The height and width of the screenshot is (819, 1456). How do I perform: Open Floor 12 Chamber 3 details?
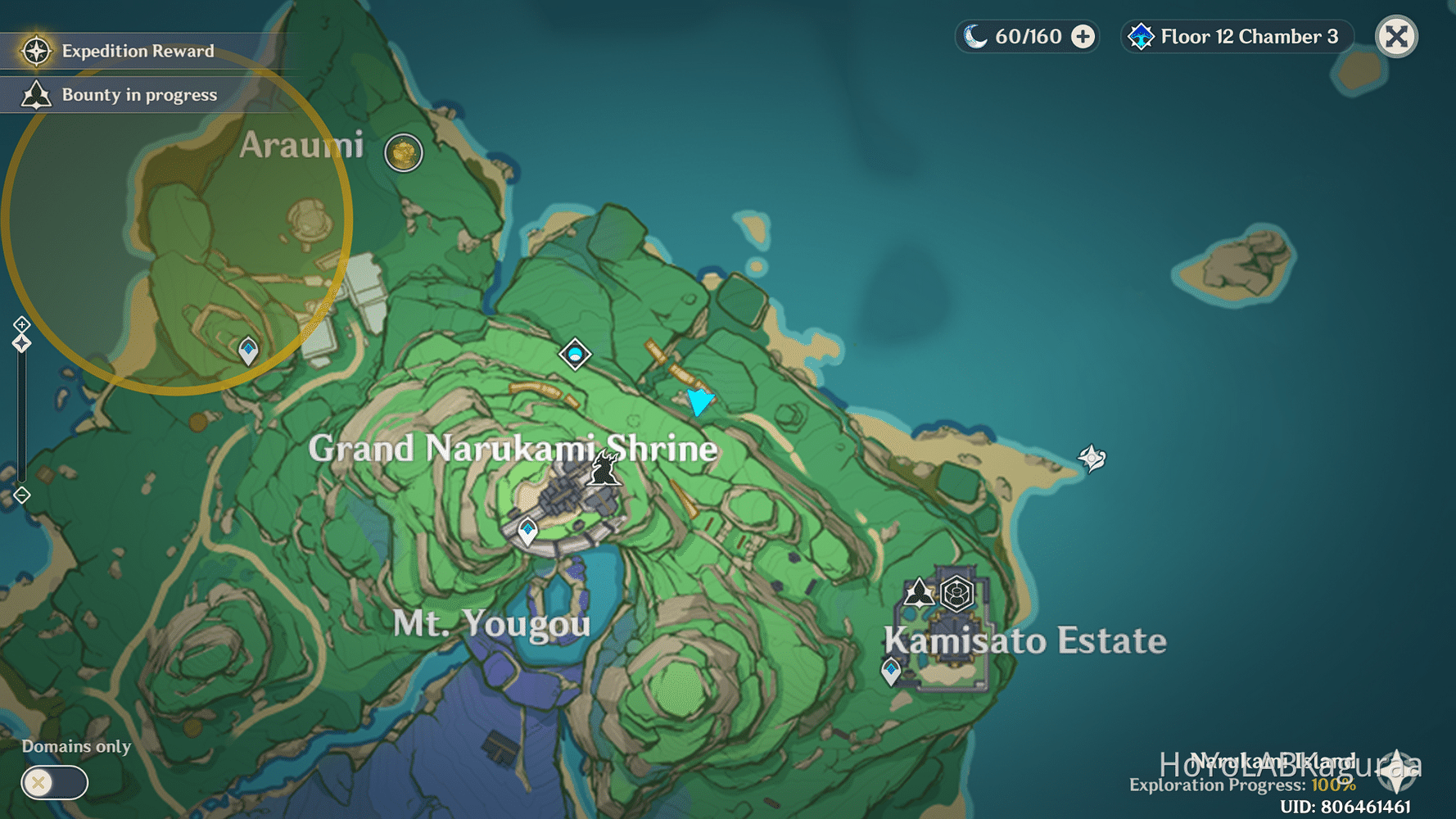coord(1247,36)
